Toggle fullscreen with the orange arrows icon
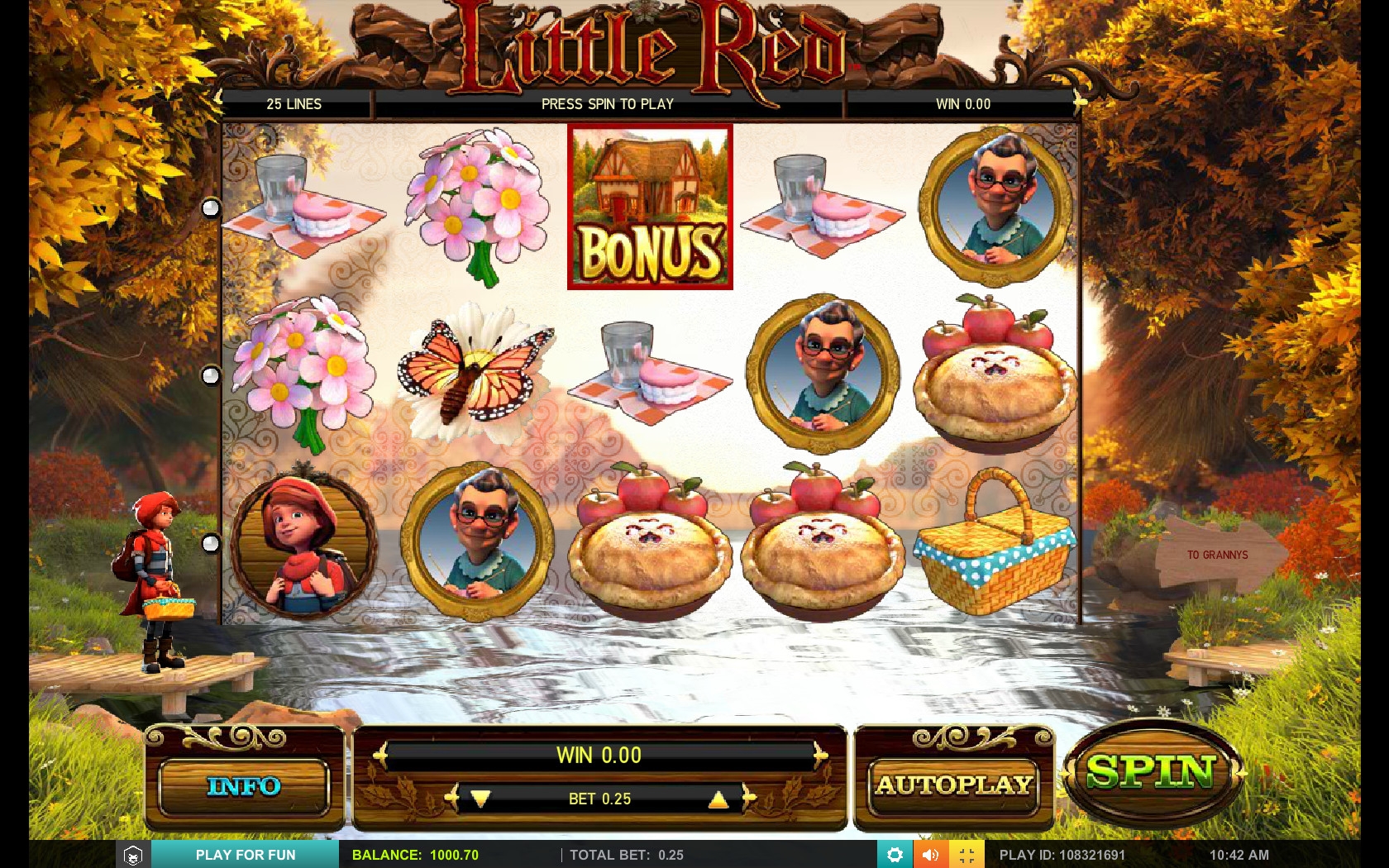1389x868 pixels. pyautogui.click(x=967, y=855)
